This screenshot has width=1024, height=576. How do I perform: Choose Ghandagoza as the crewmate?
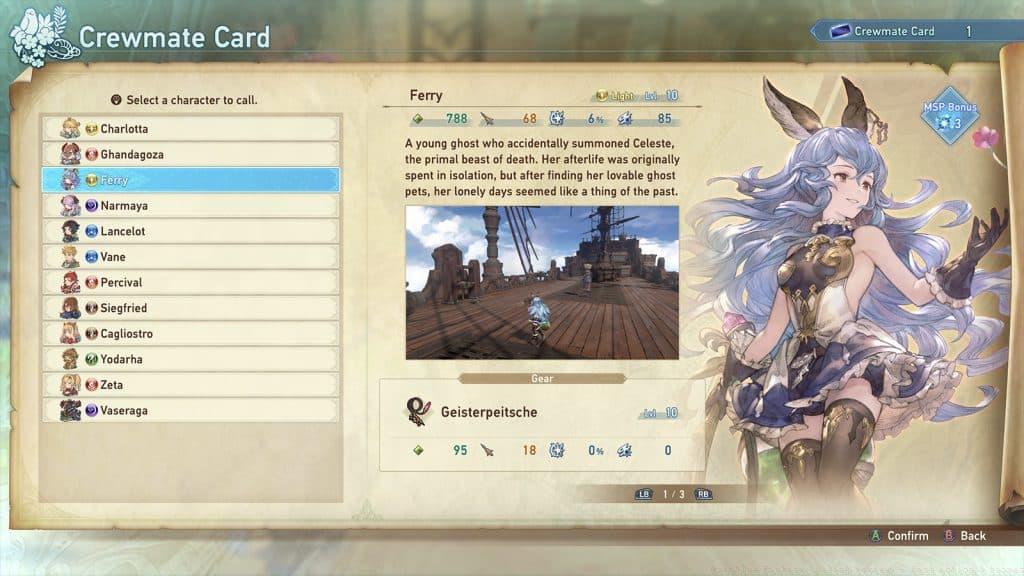tap(190, 155)
